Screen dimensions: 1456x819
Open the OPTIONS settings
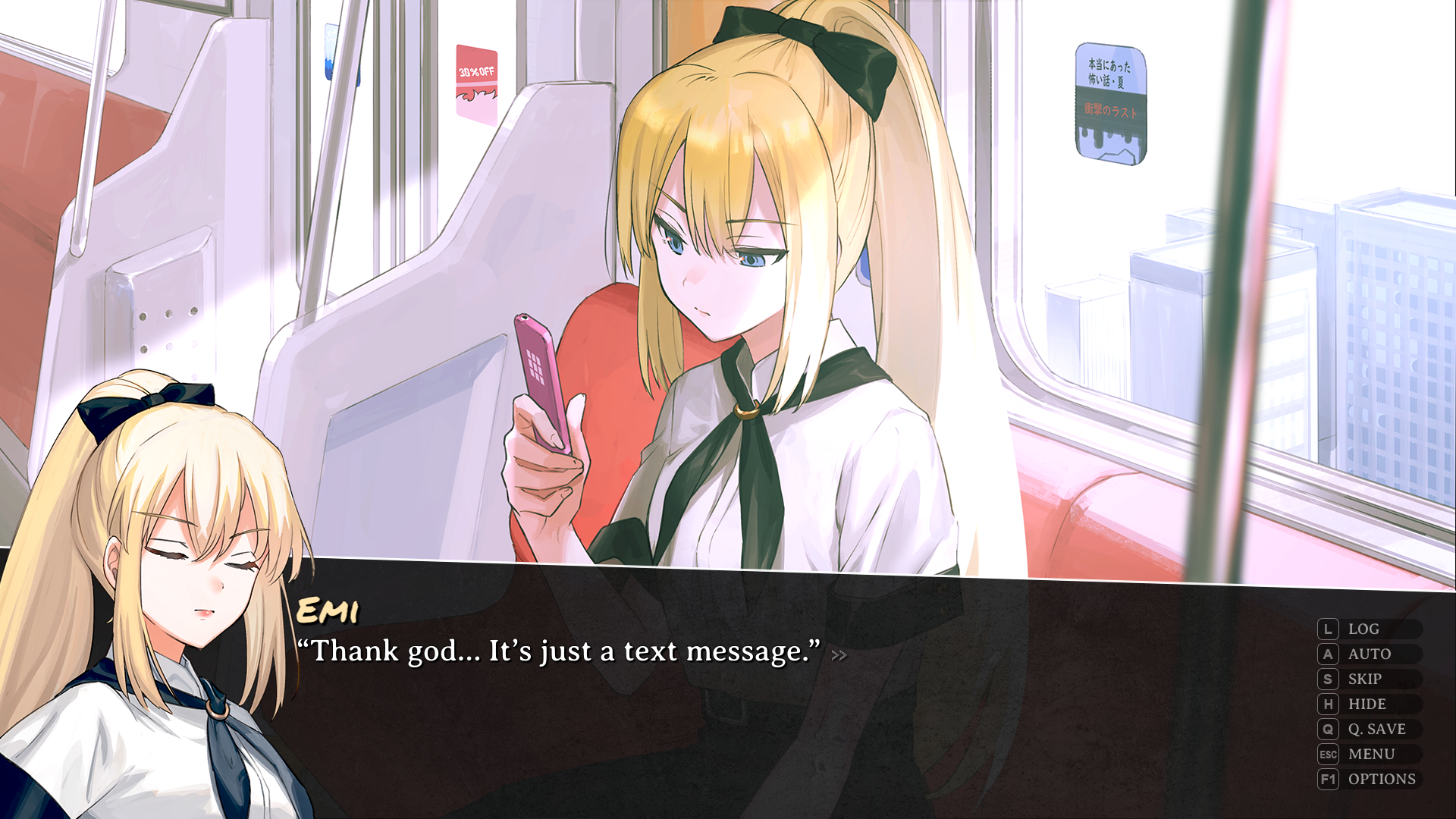click(x=1380, y=779)
